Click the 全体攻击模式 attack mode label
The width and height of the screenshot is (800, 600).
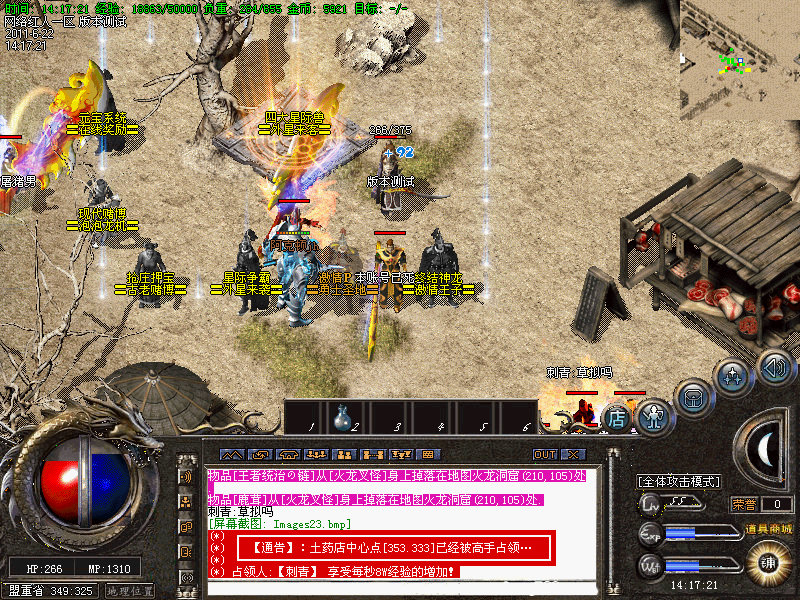click(x=680, y=481)
